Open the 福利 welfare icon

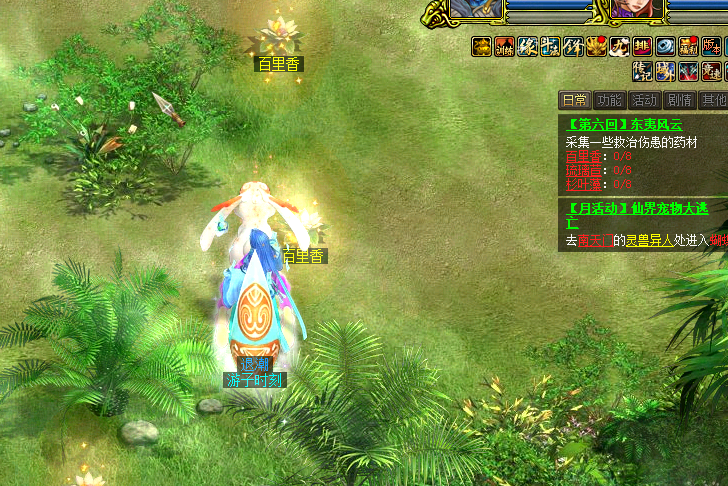pyautogui.click(x=688, y=46)
